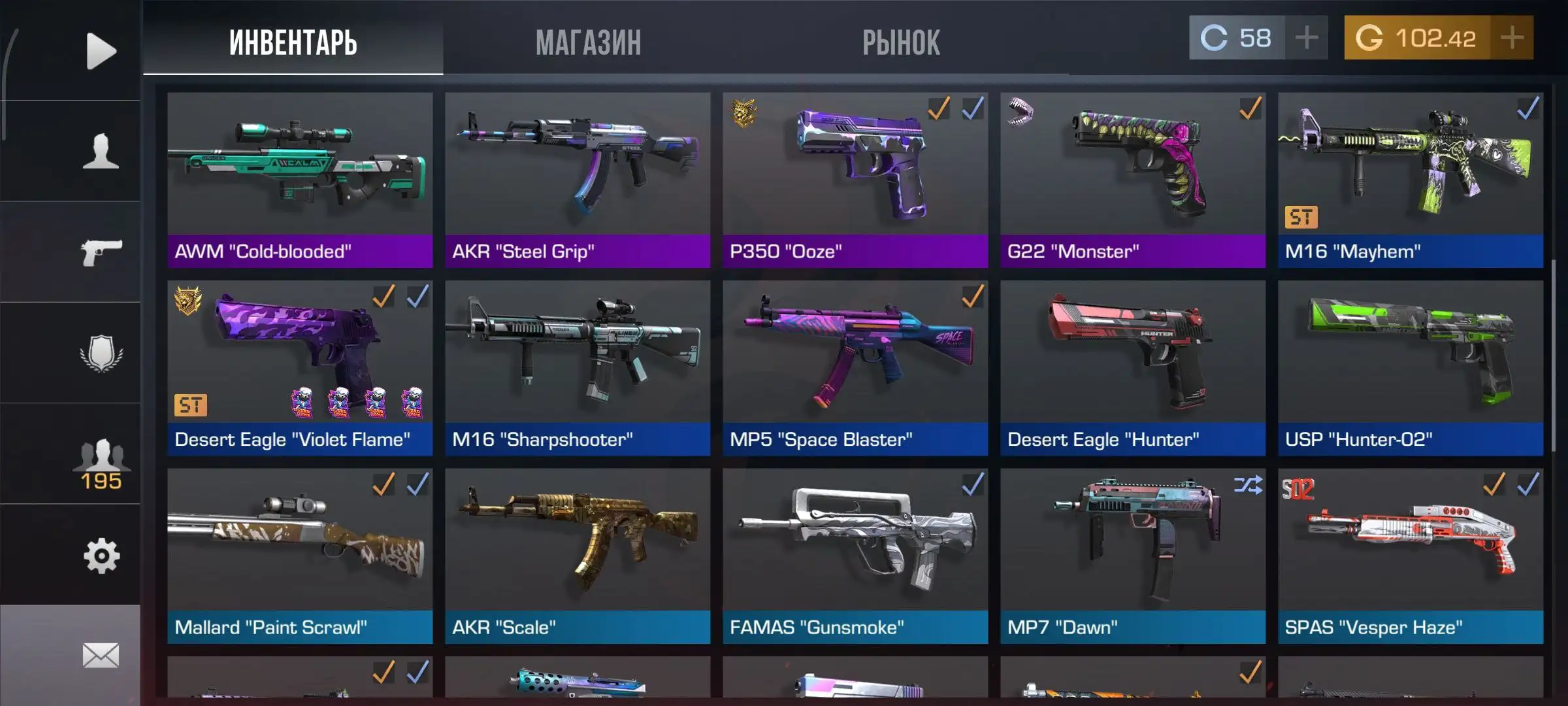Viewport: 1568px width, 706px height.
Task: Open the mail envelope icon
Action: (101, 655)
